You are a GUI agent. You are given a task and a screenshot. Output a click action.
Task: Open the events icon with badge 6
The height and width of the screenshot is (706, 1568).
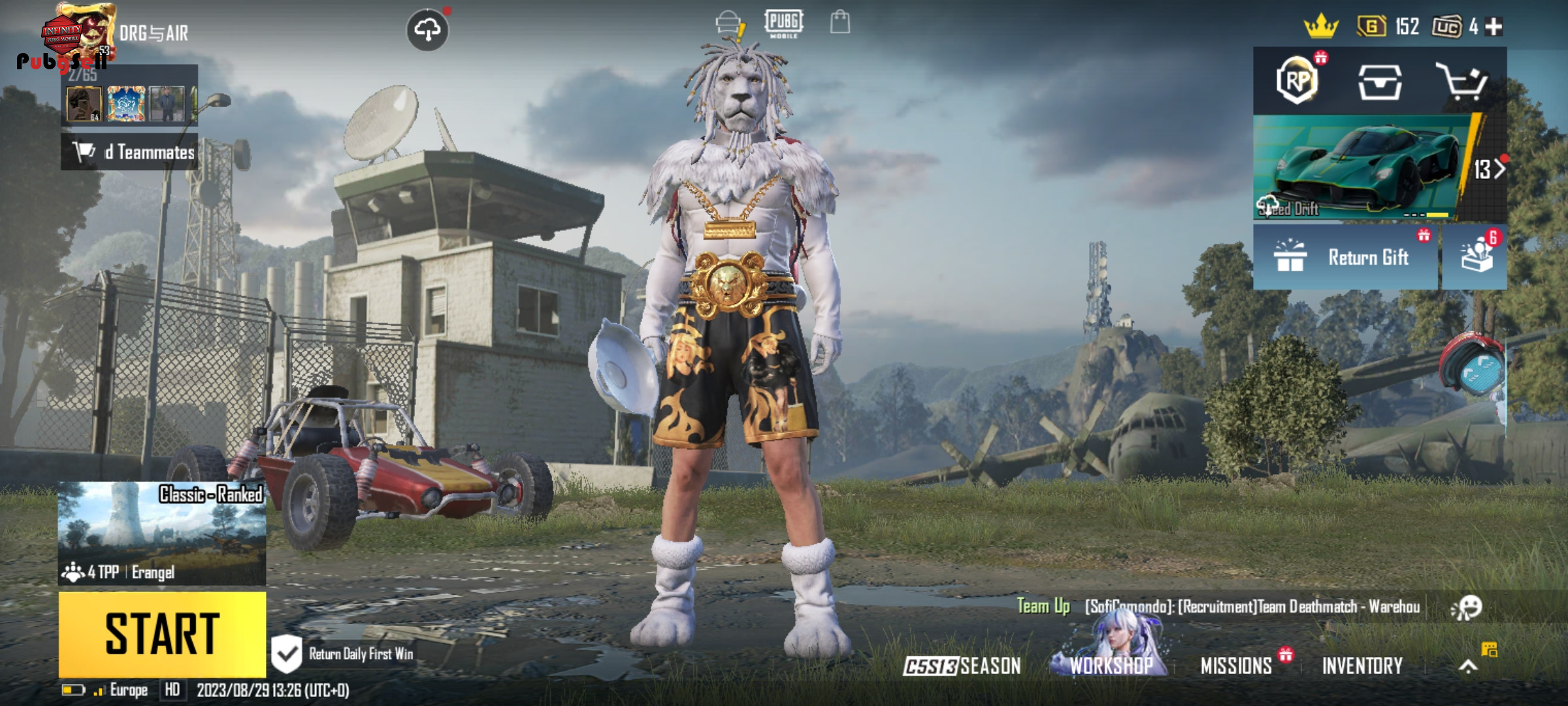point(1476,256)
